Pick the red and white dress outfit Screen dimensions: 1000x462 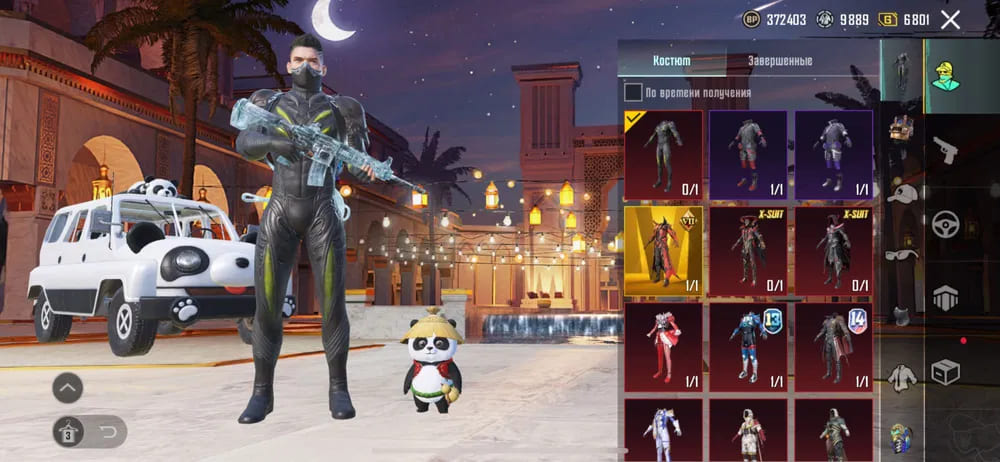point(662,347)
